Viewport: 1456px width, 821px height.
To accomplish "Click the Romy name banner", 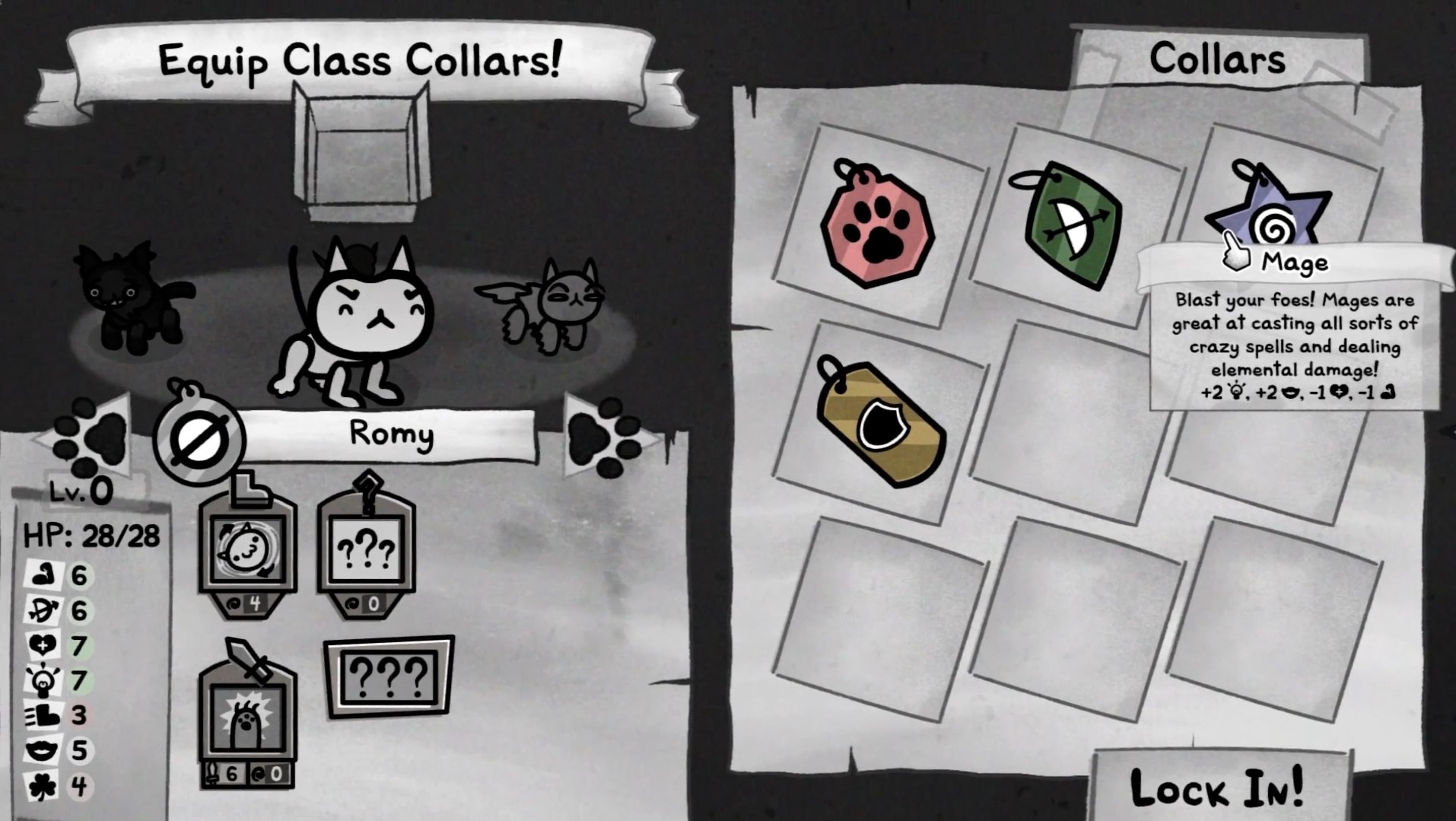I will 392,434.
